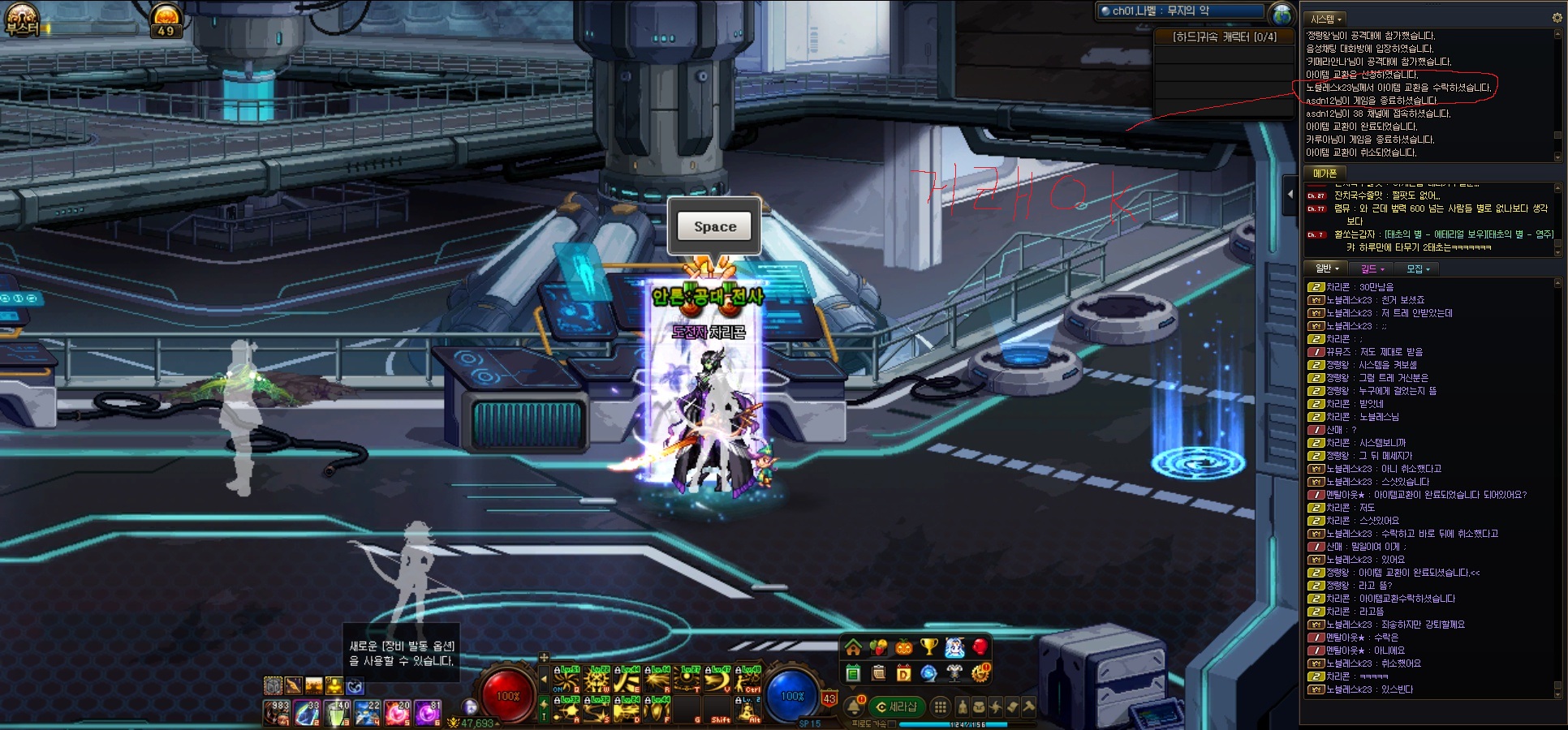Open chat settings gear icon
This screenshot has height=730, width=1568.
click(1557, 18)
